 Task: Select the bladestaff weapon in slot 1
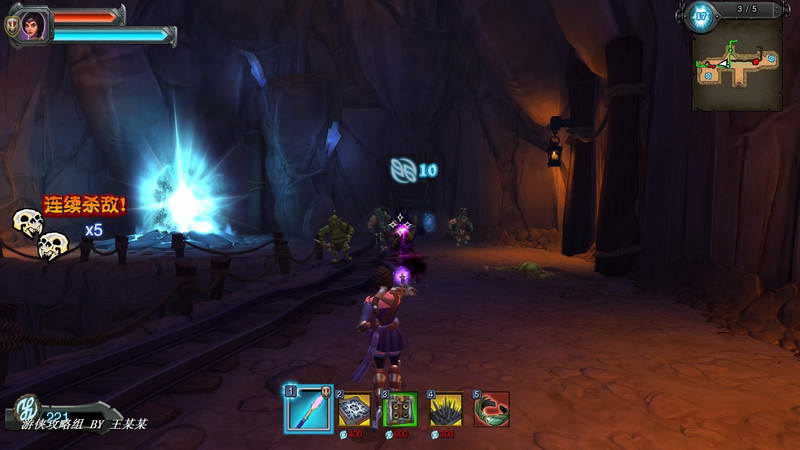click(x=309, y=409)
